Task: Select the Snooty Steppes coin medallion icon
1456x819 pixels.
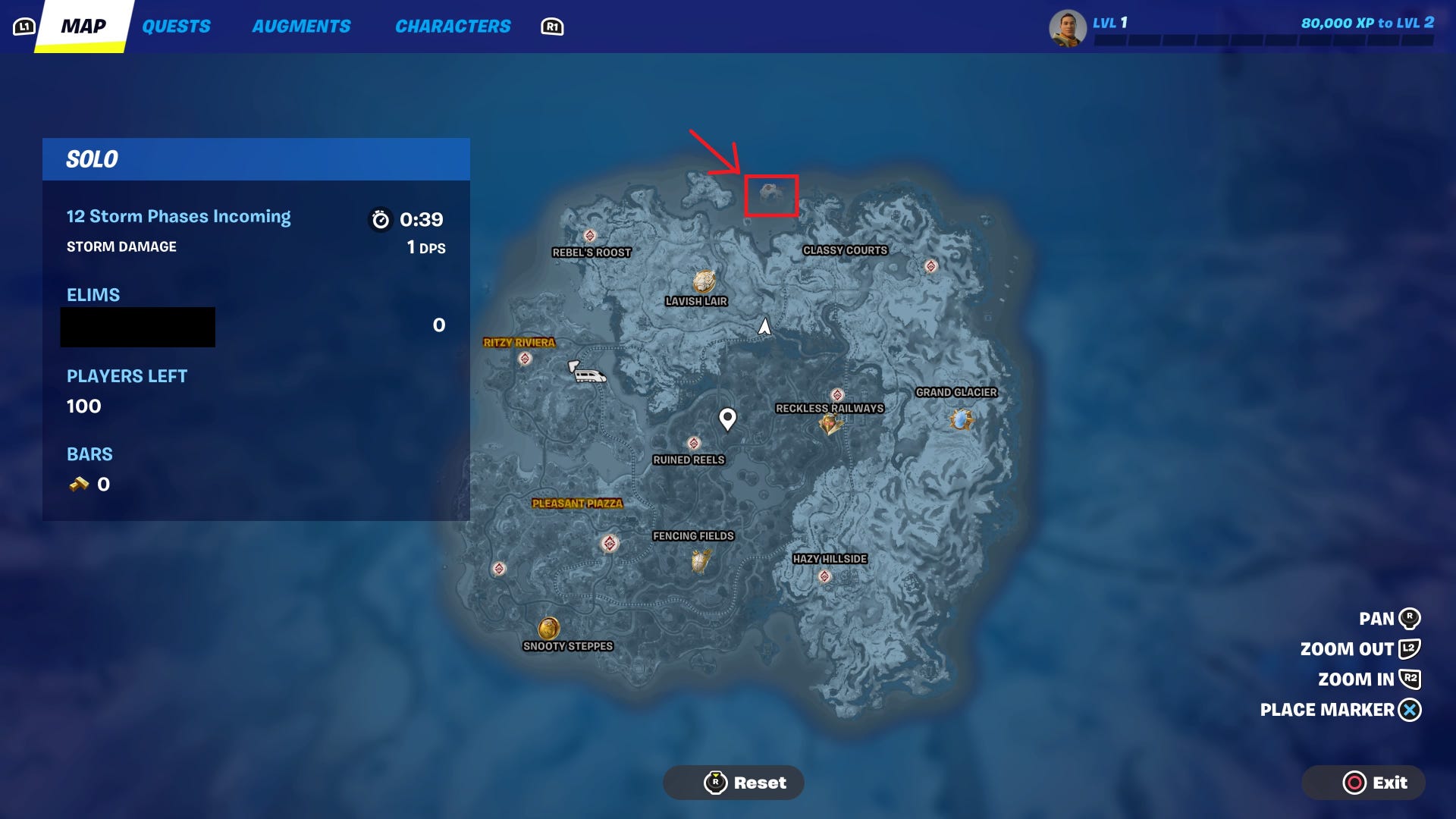Action: 548,628
